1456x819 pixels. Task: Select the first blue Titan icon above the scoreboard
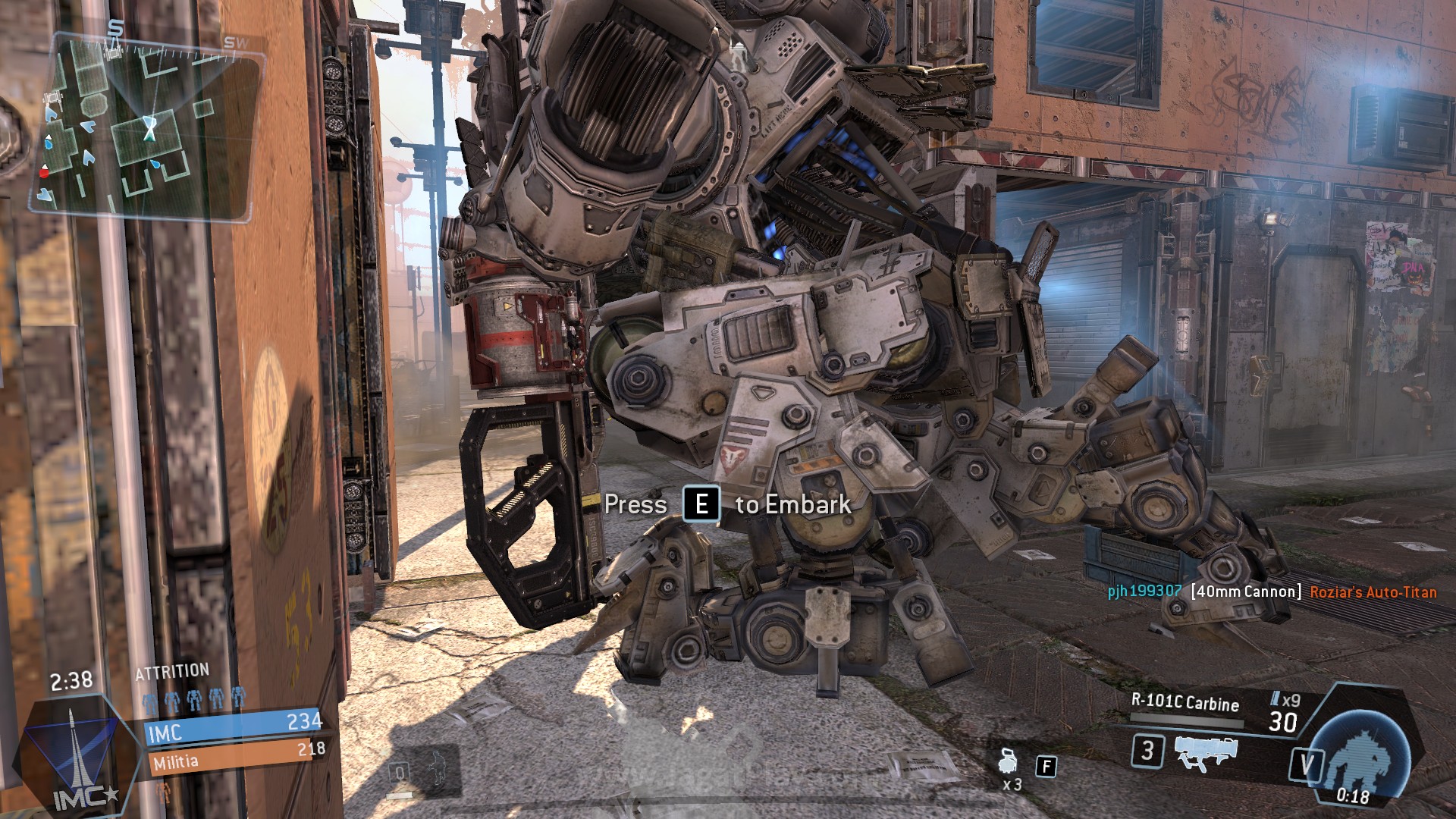[151, 701]
